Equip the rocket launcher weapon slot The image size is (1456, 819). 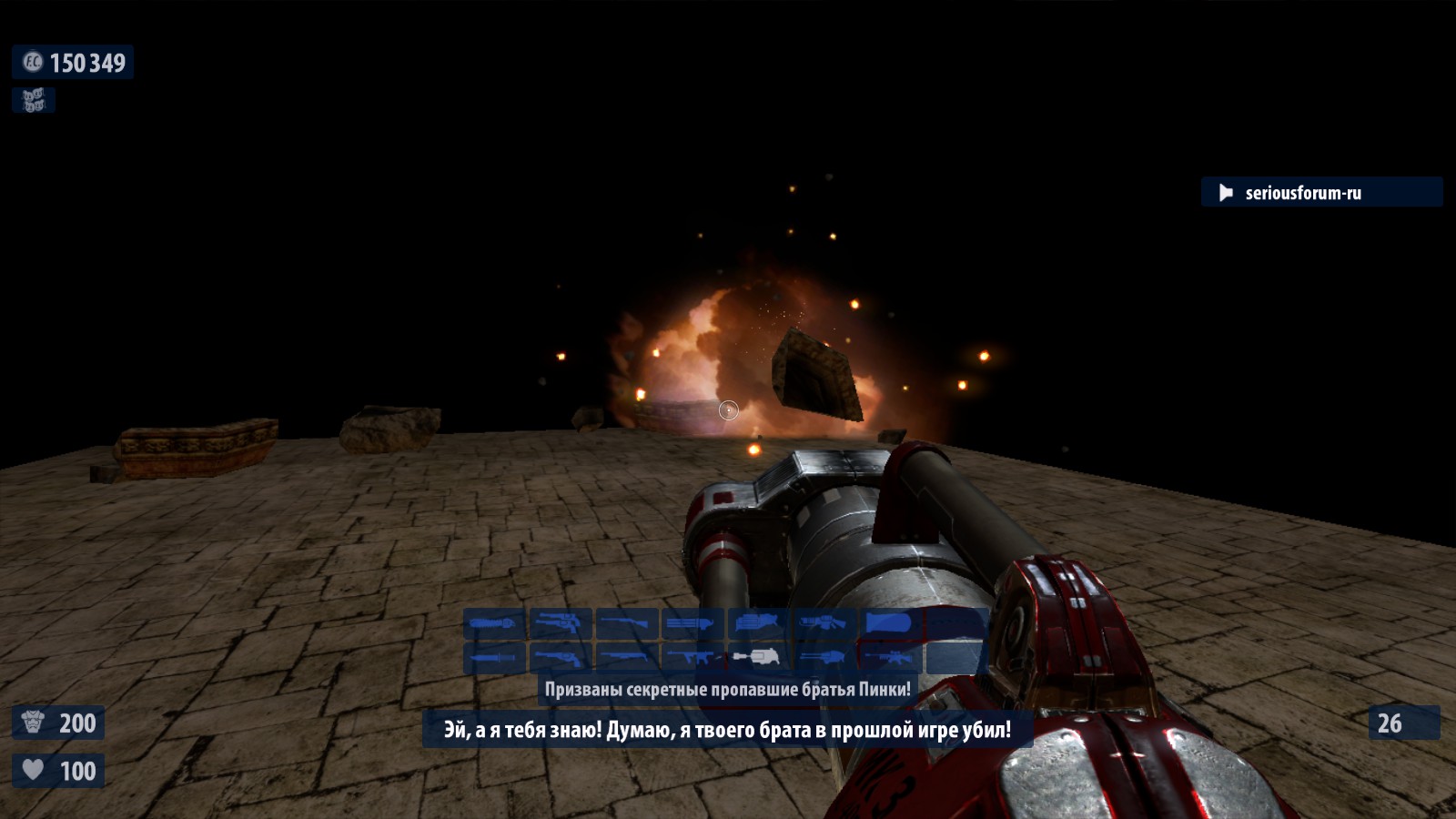point(758,624)
